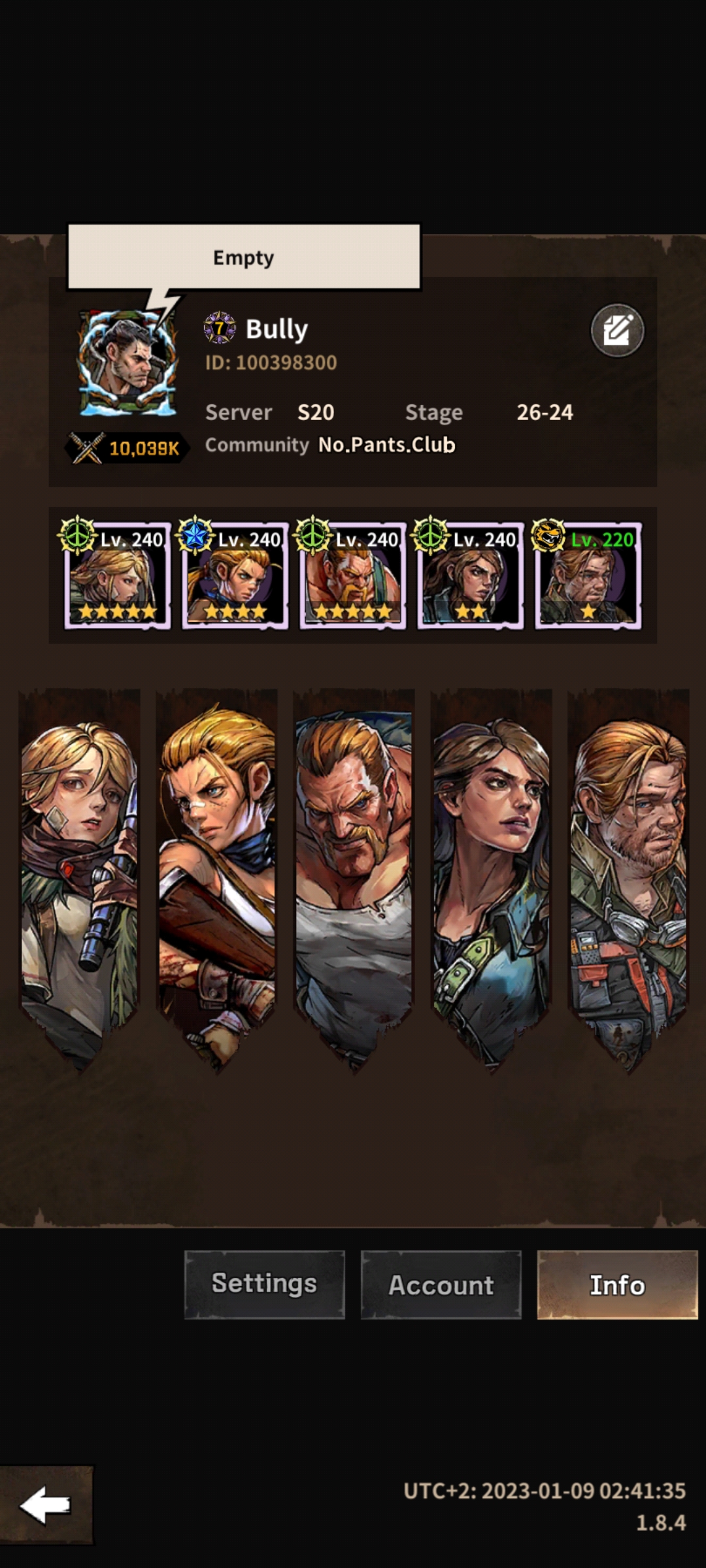This screenshot has height=1568, width=706.
Task: View the blue-scarf woman with shotgun banner
Action: tap(216, 875)
